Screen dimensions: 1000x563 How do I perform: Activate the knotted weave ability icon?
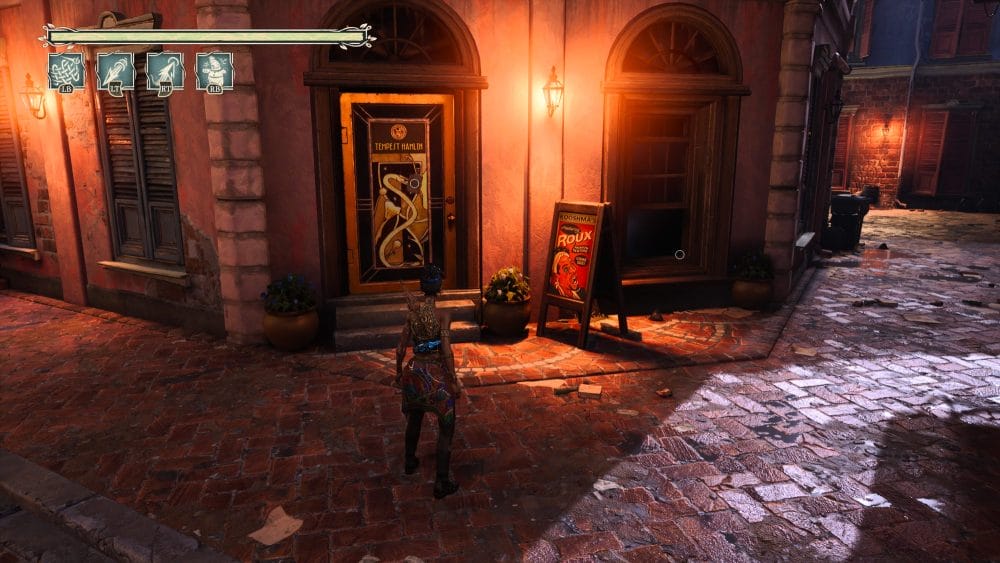click(66, 71)
